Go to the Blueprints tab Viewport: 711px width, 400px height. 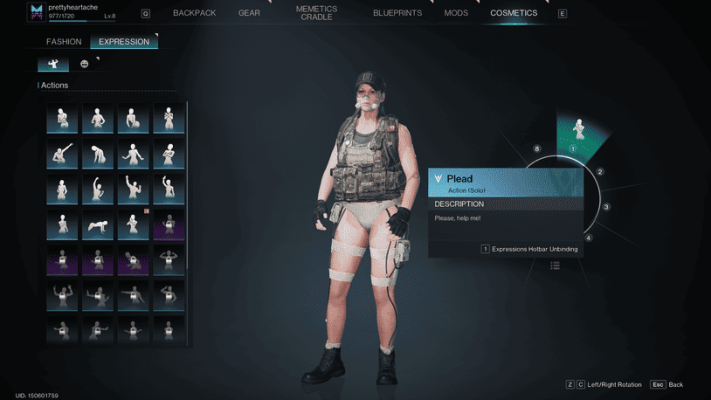click(x=397, y=13)
